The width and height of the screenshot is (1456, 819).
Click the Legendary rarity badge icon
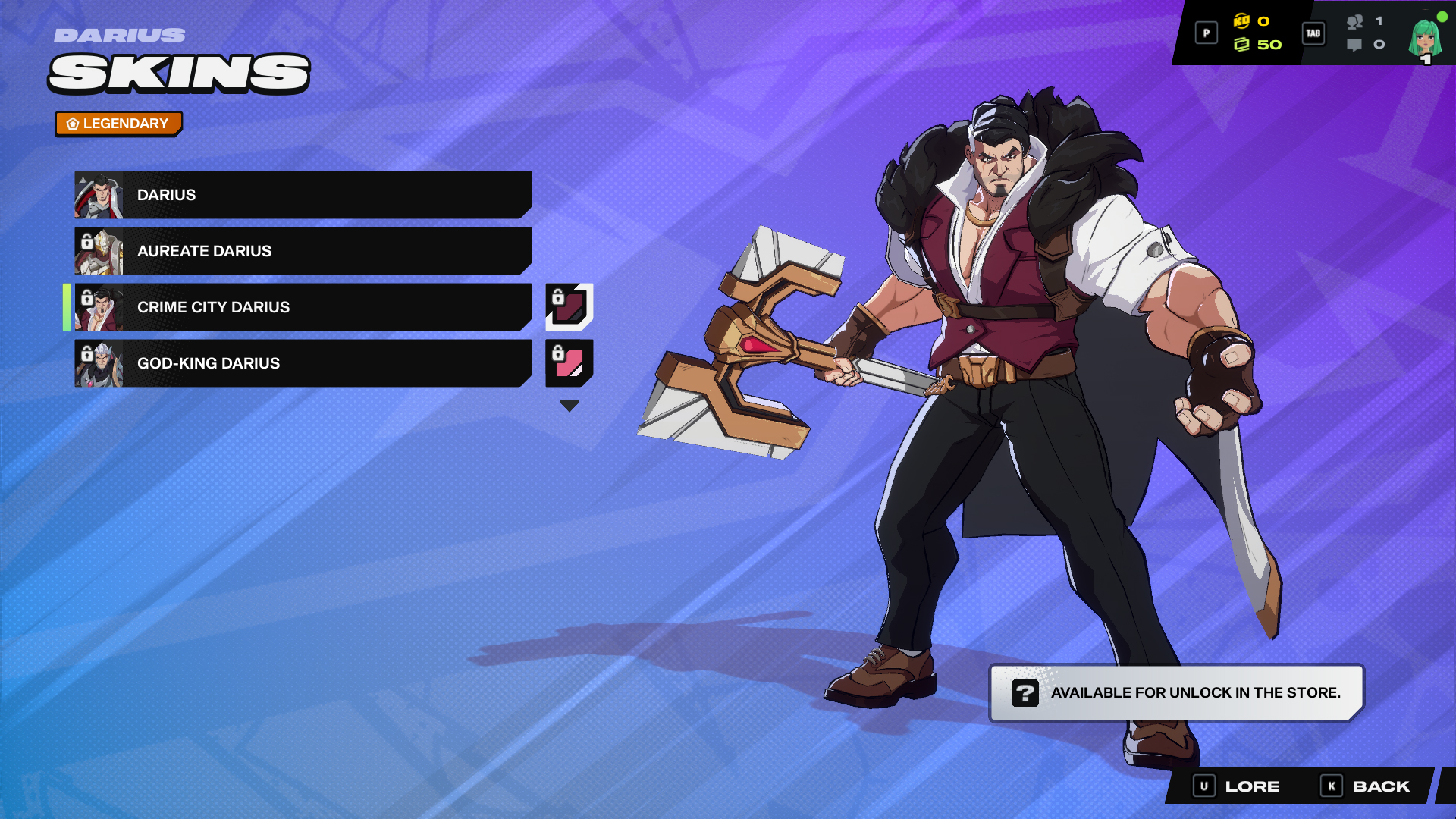coord(71,123)
